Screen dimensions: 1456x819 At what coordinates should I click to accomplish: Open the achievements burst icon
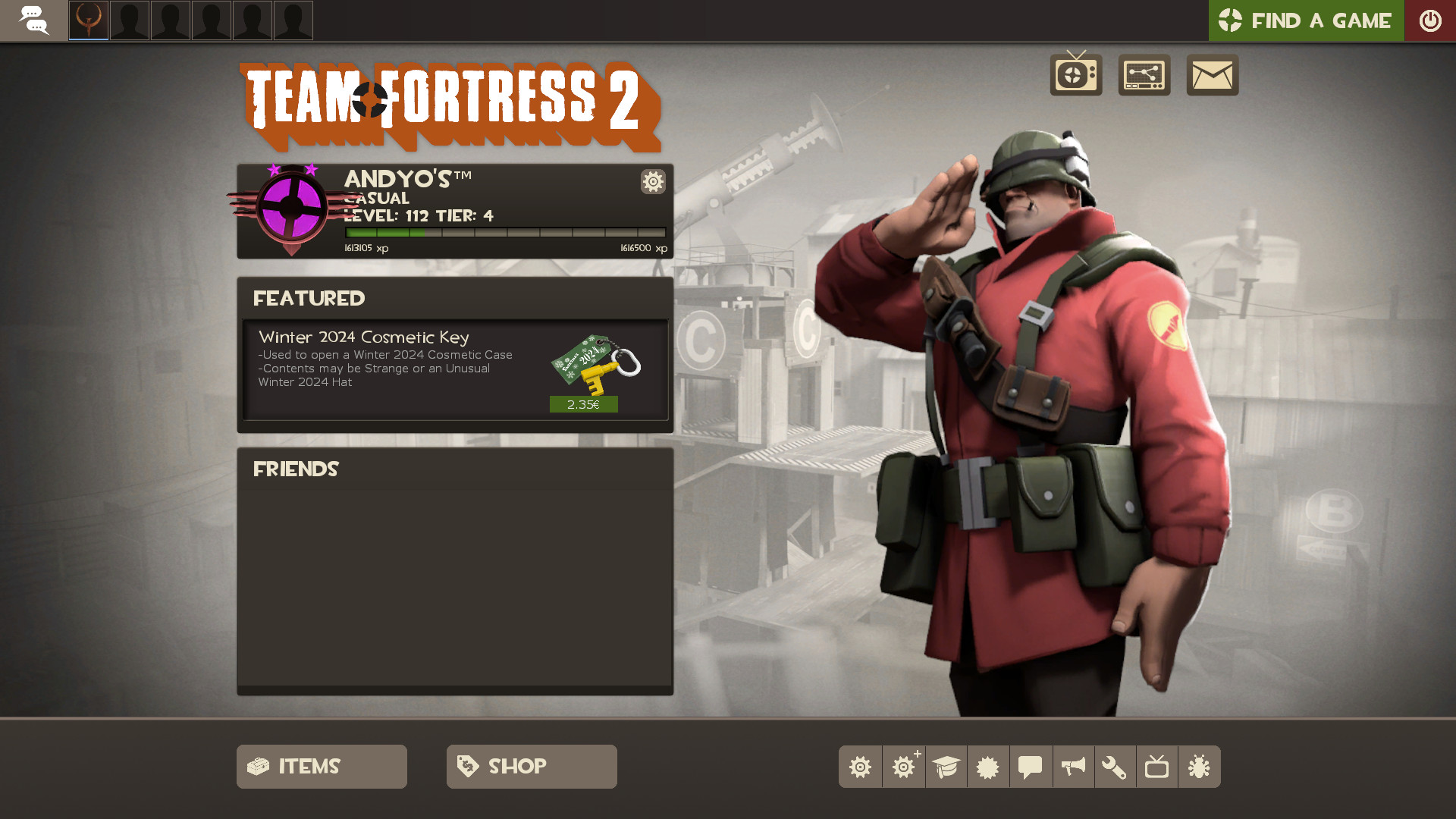click(988, 767)
